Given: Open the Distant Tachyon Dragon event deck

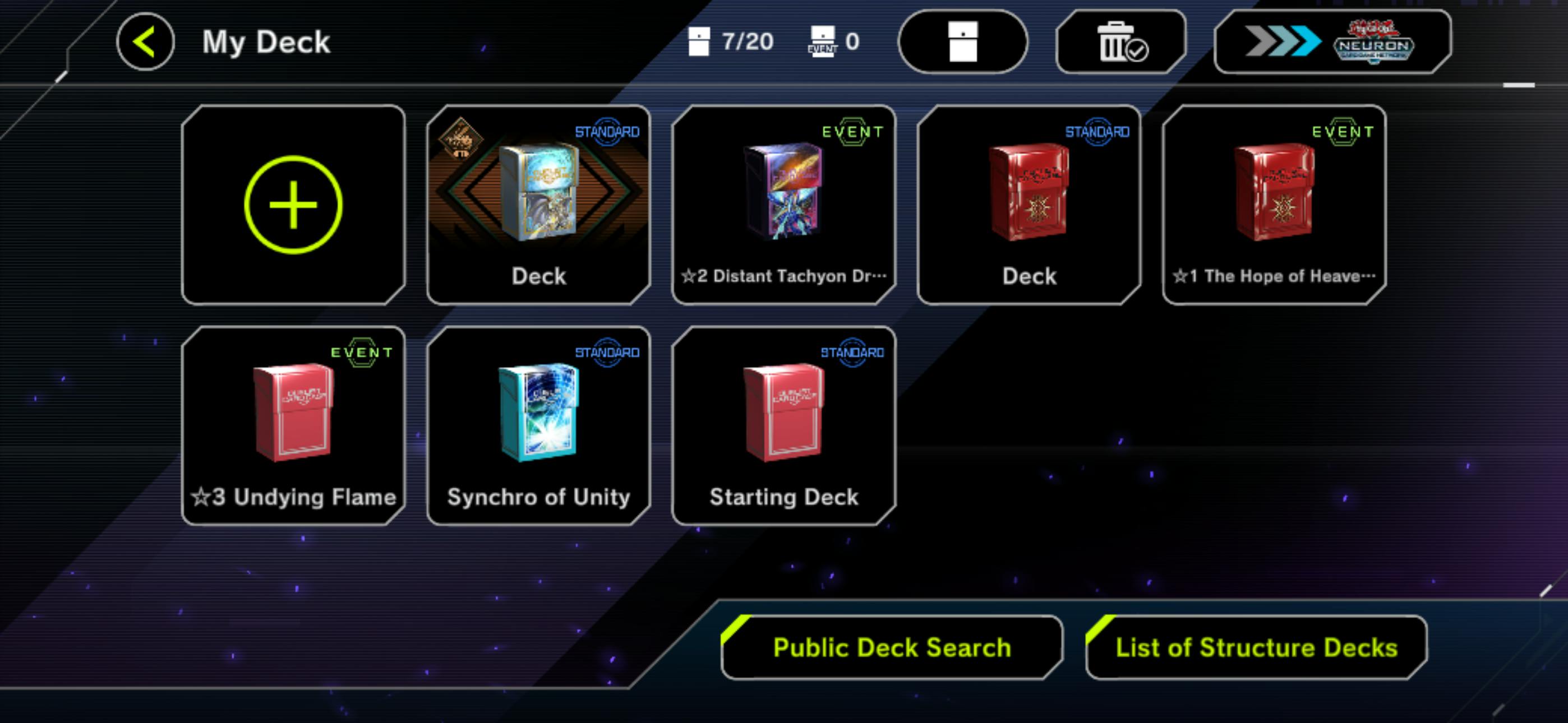Looking at the screenshot, I should pyautogui.click(x=783, y=205).
